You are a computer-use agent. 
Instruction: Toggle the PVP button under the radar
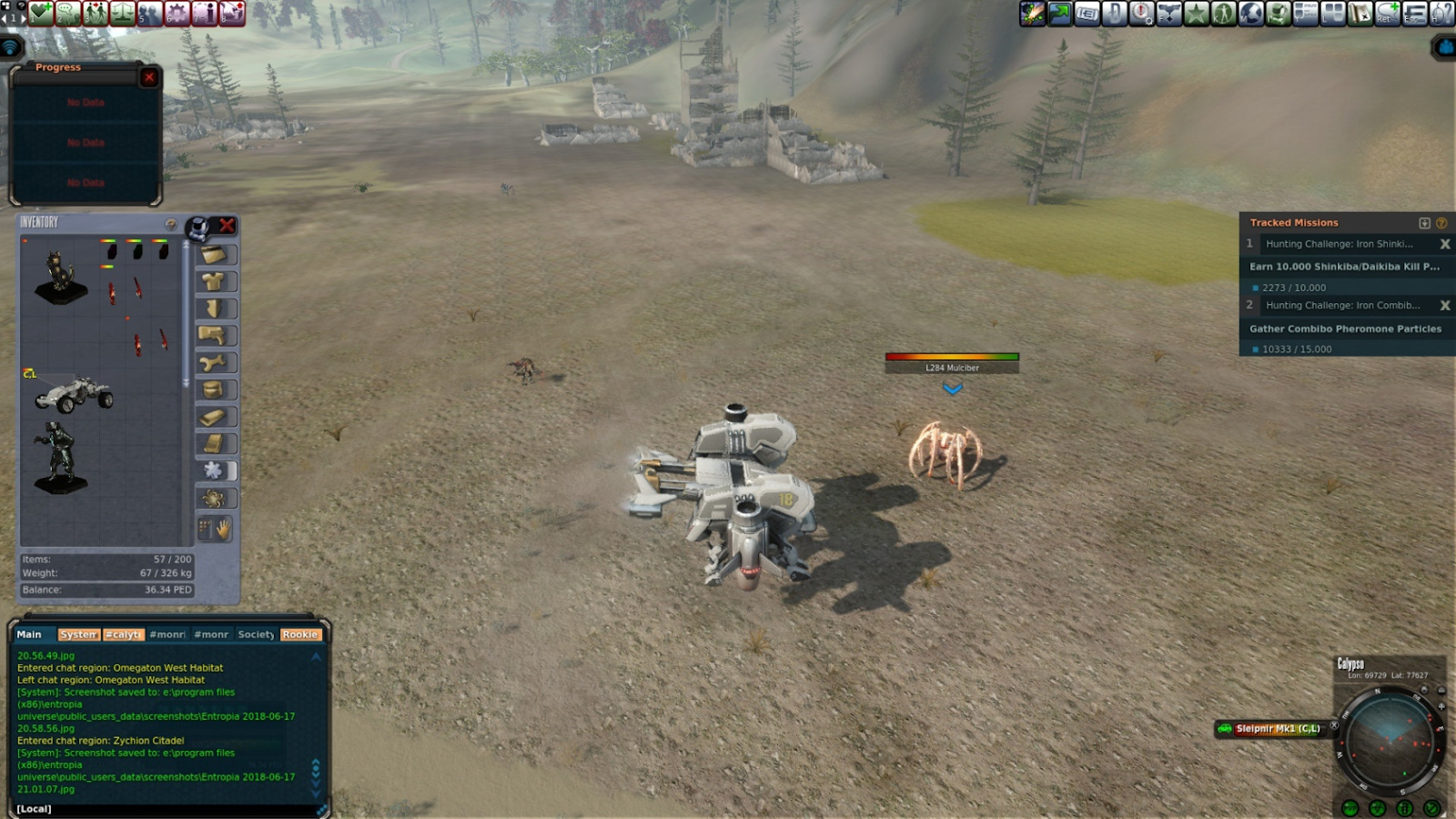tap(1350, 808)
